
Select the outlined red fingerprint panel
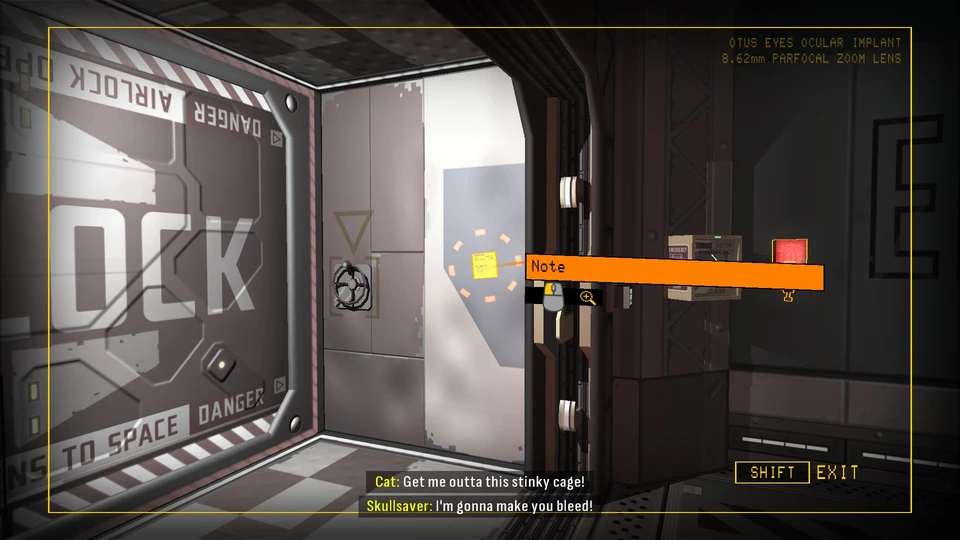[x=789, y=252]
